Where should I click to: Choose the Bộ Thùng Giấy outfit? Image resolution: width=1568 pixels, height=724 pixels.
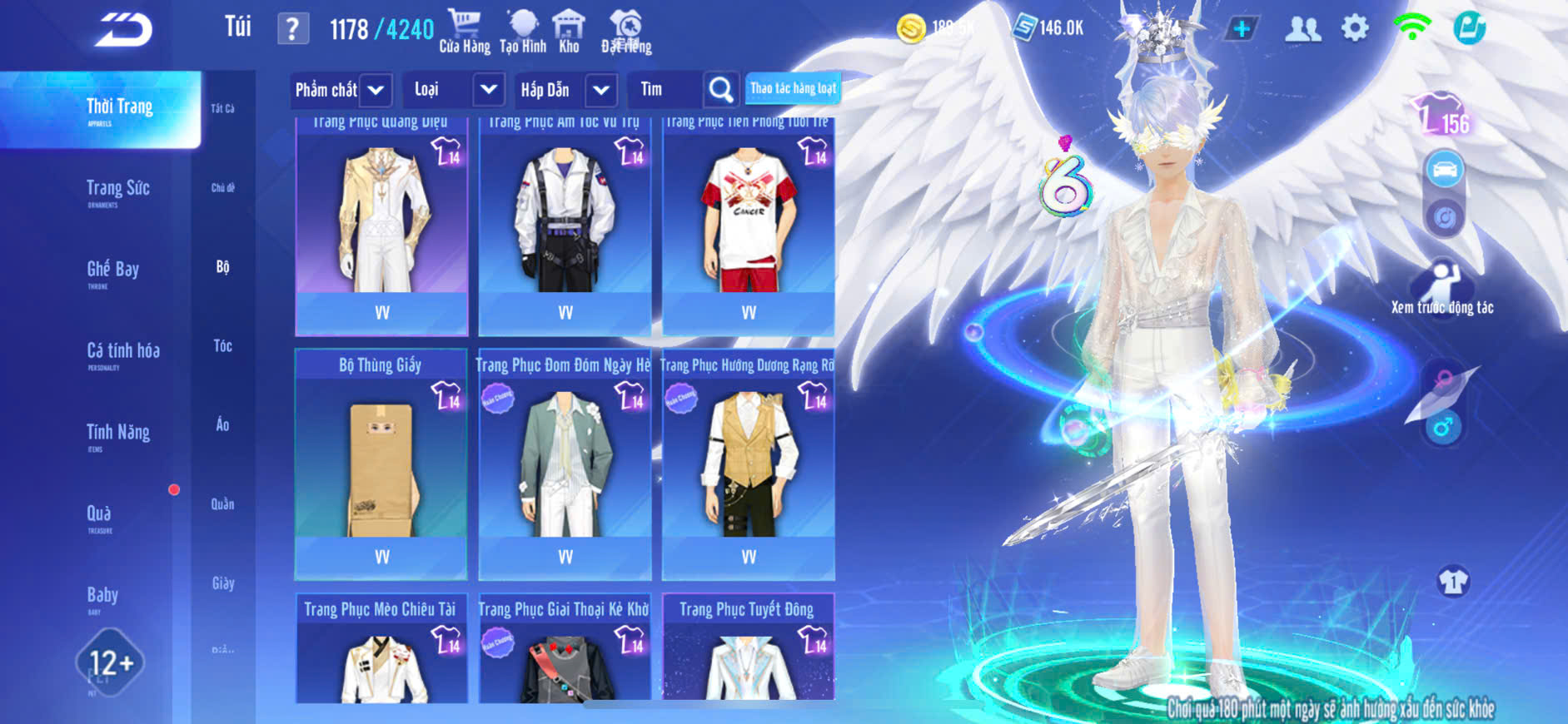pyautogui.click(x=381, y=464)
